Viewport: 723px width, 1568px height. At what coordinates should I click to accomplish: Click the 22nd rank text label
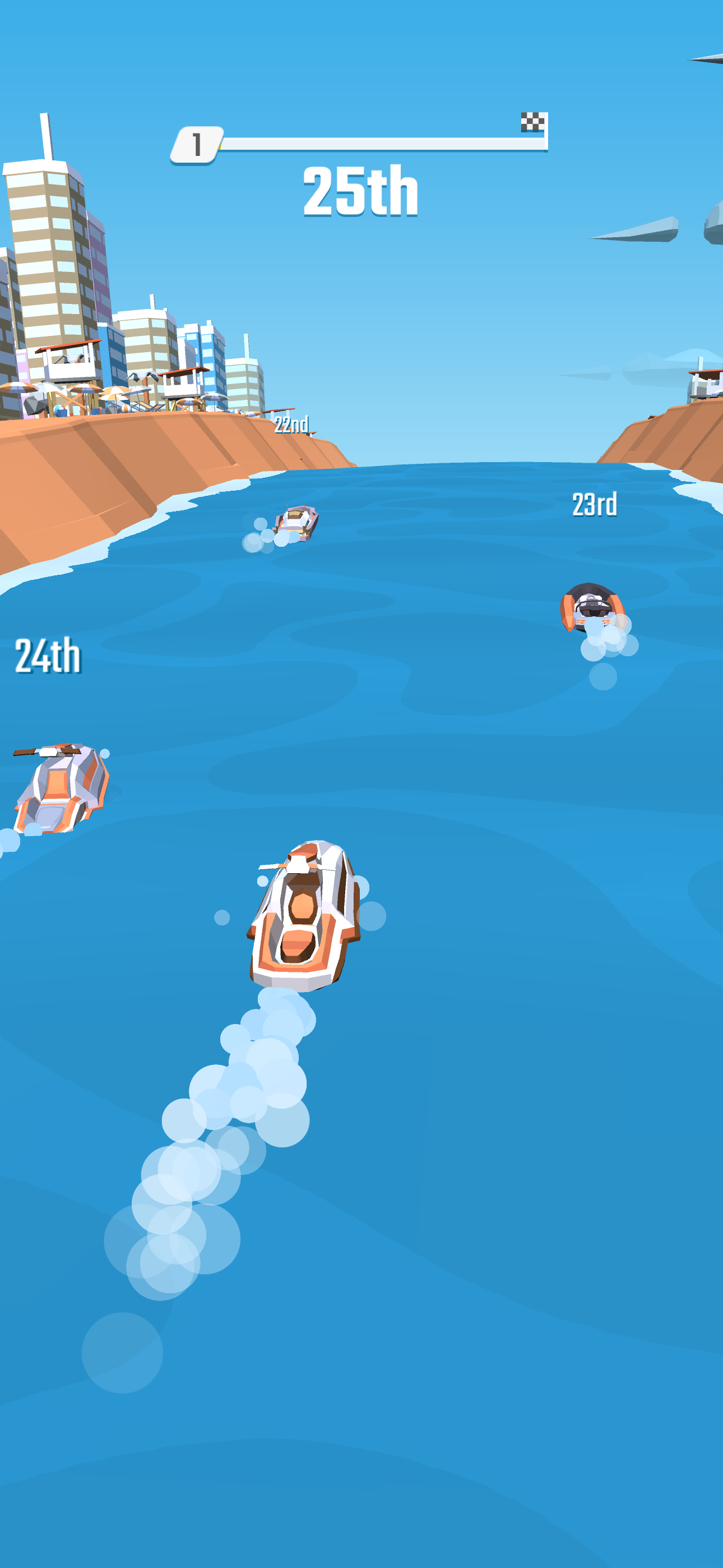point(291,426)
